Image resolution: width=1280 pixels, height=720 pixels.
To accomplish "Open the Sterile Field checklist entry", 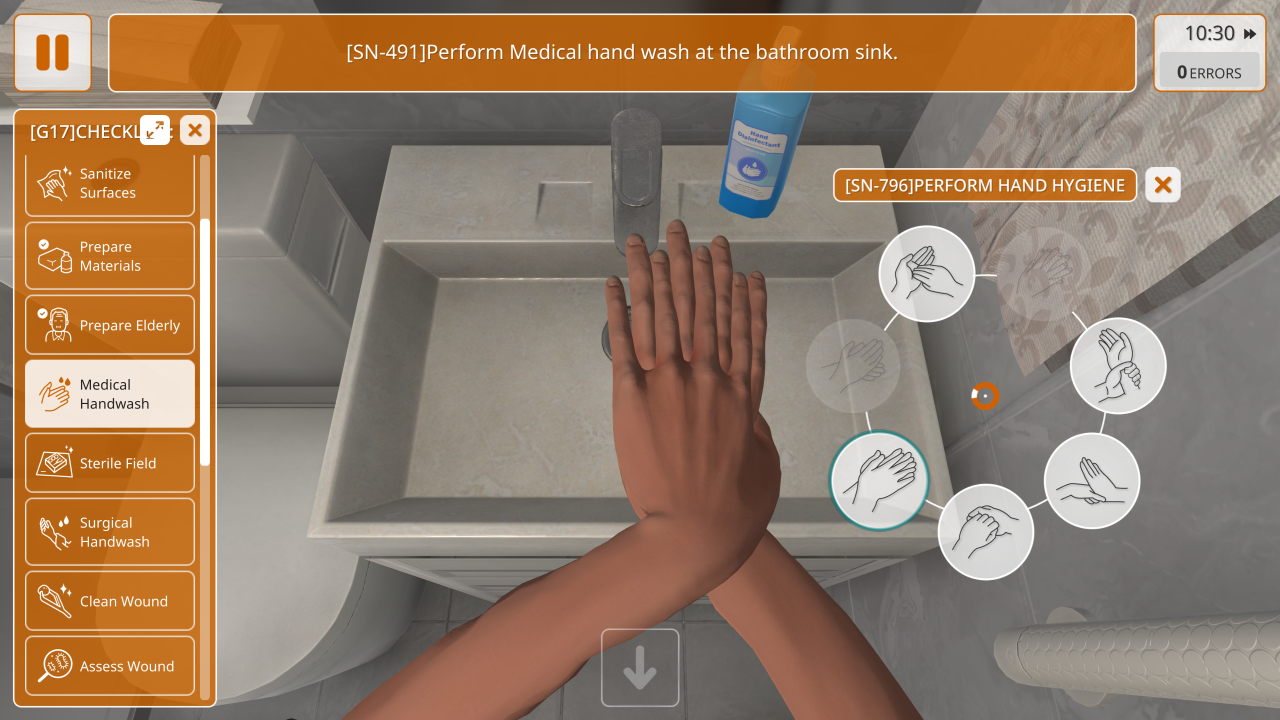I will (x=110, y=463).
